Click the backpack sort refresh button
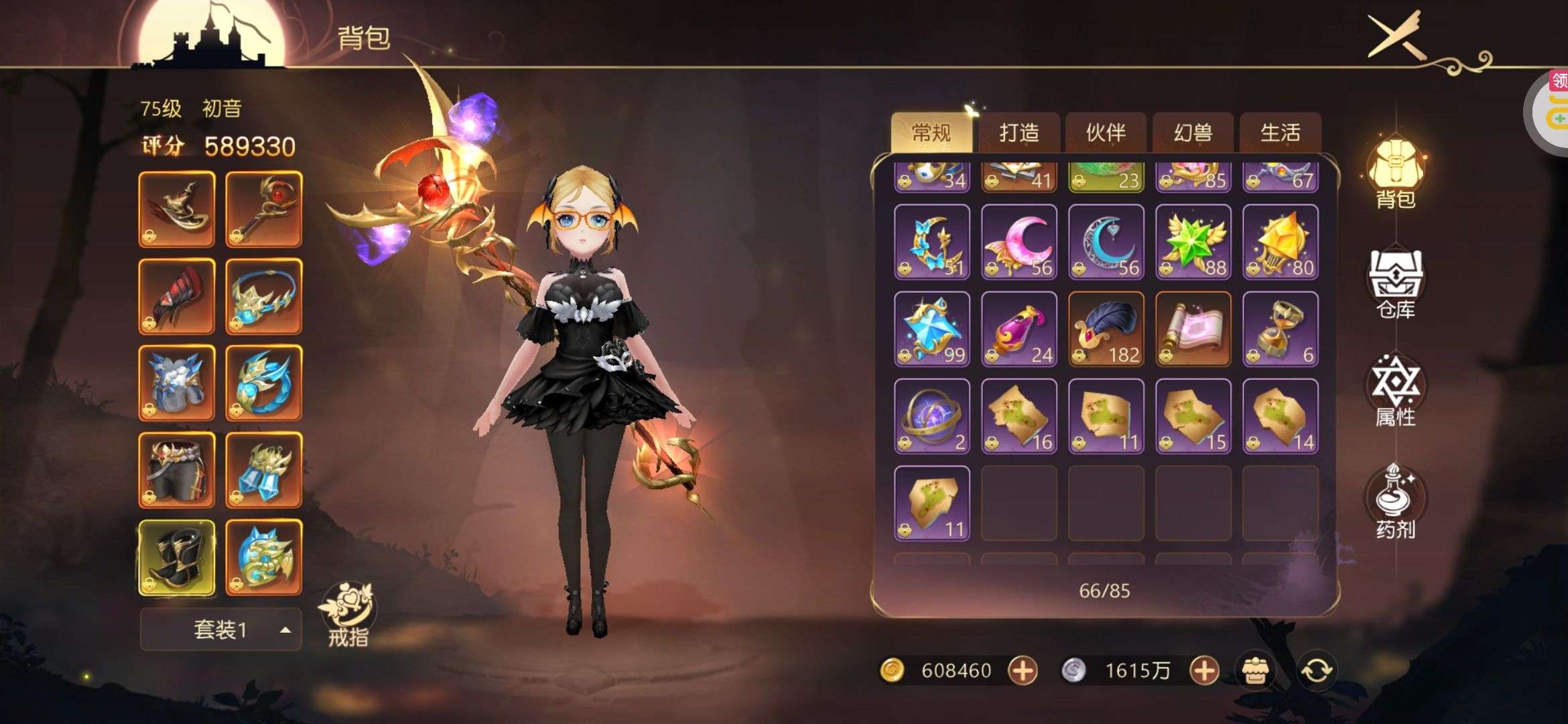1568x724 pixels. coord(1316,670)
